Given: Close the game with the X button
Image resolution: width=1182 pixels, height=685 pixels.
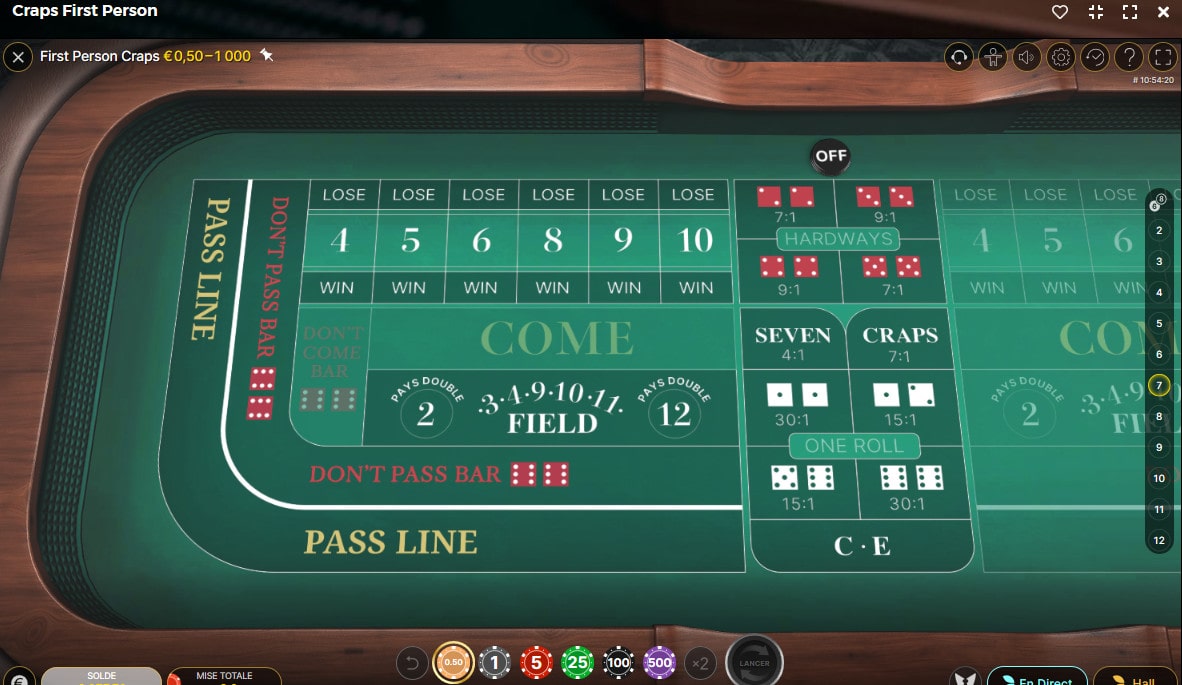Looking at the screenshot, I should click(x=17, y=57).
